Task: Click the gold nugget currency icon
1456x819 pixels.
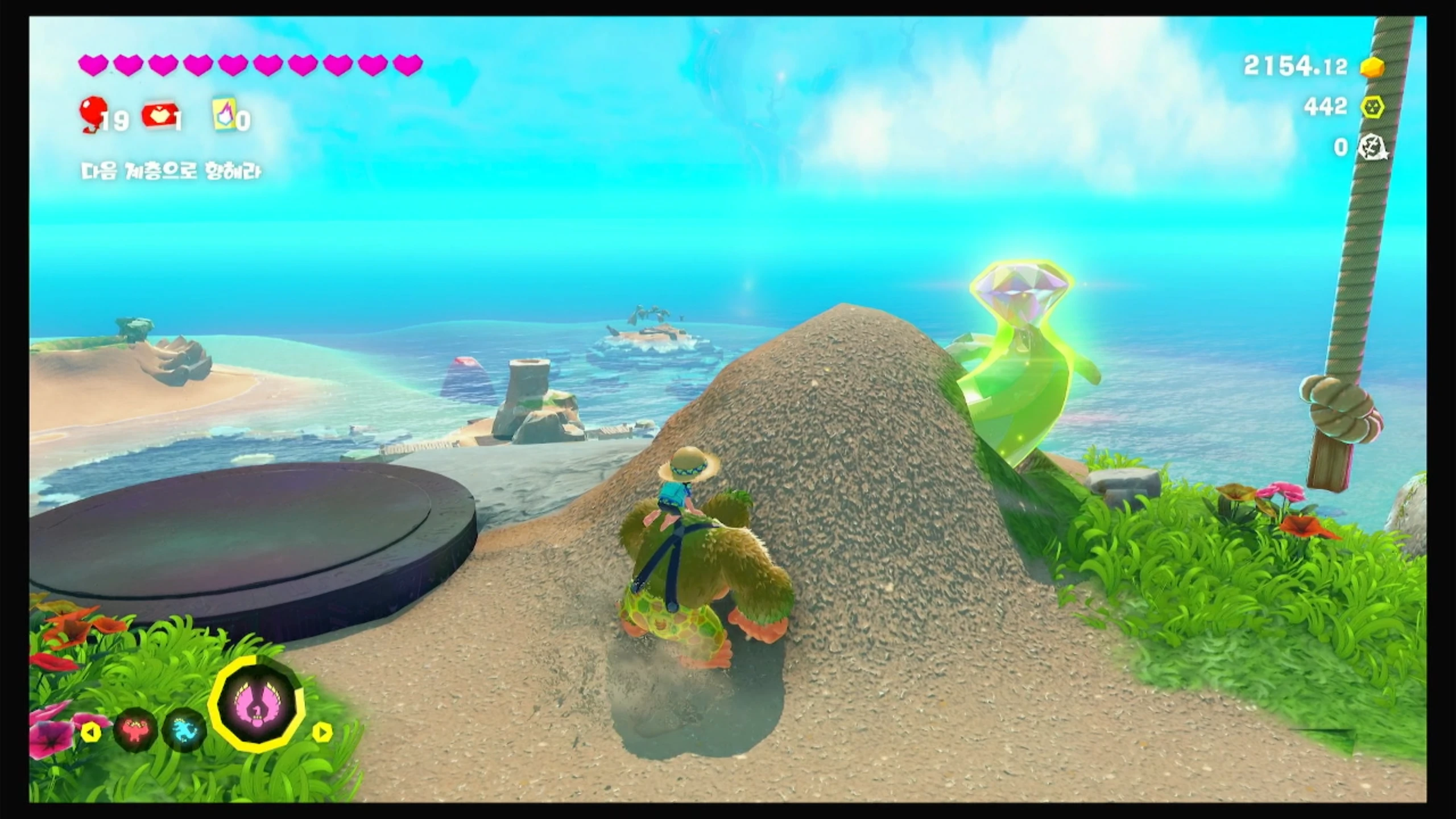Action: pos(1373,67)
